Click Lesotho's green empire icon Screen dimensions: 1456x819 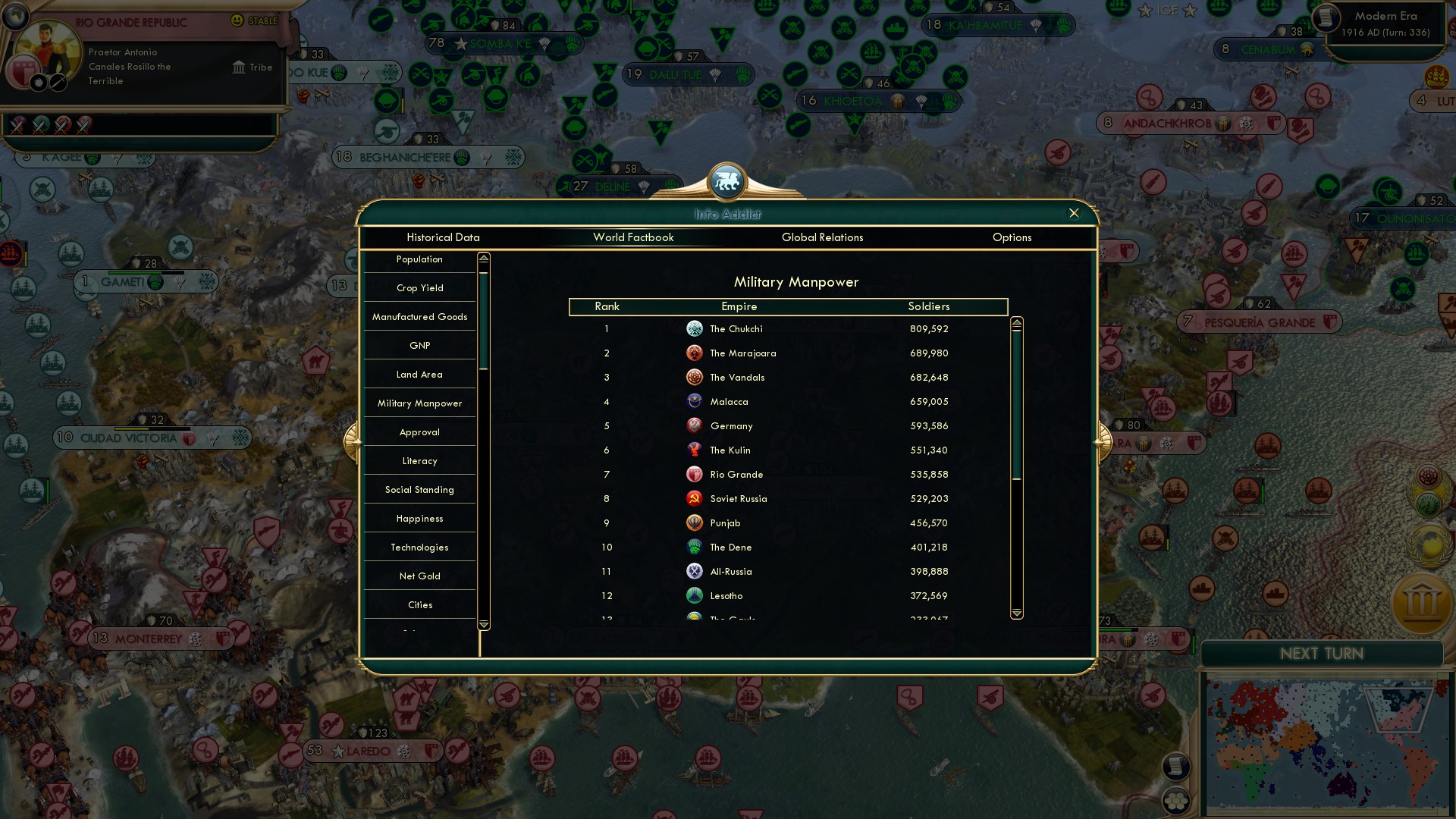(x=695, y=595)
